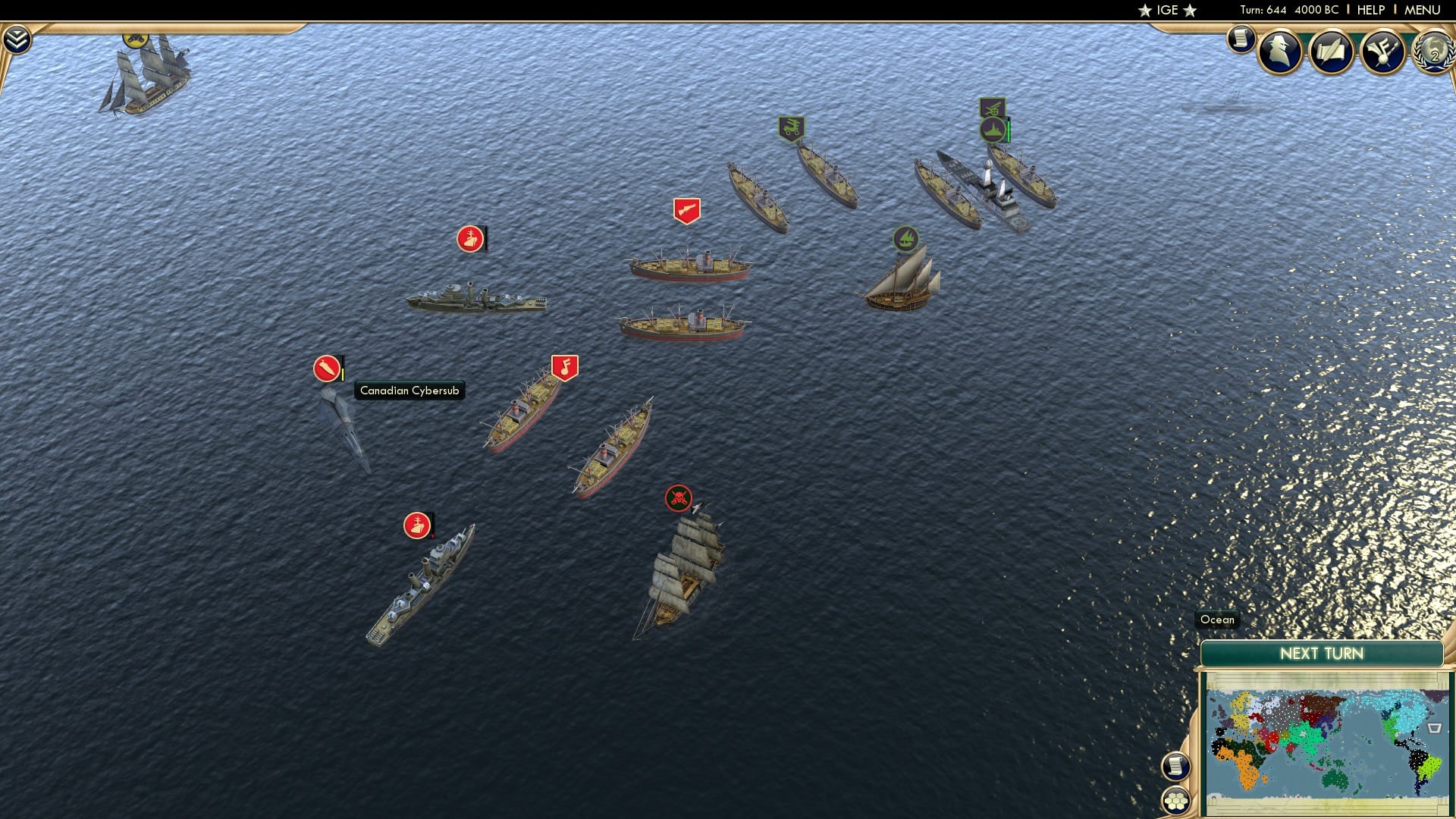Toggle the hex strategic view icon near minimap
The height and width of the screenshot is (819, 1456).
click(1176, 801)
